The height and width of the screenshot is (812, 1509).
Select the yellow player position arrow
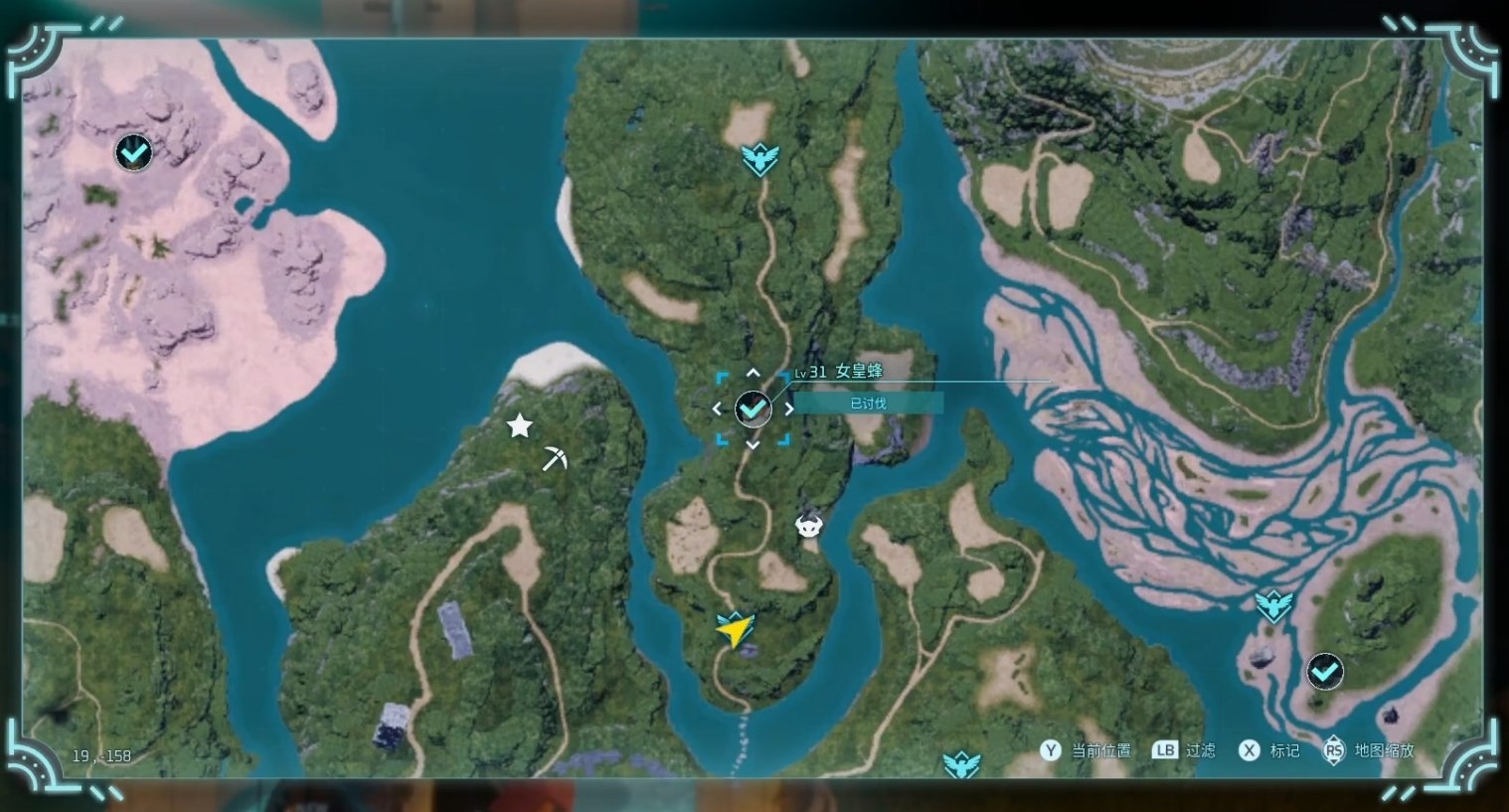(734, 630)
